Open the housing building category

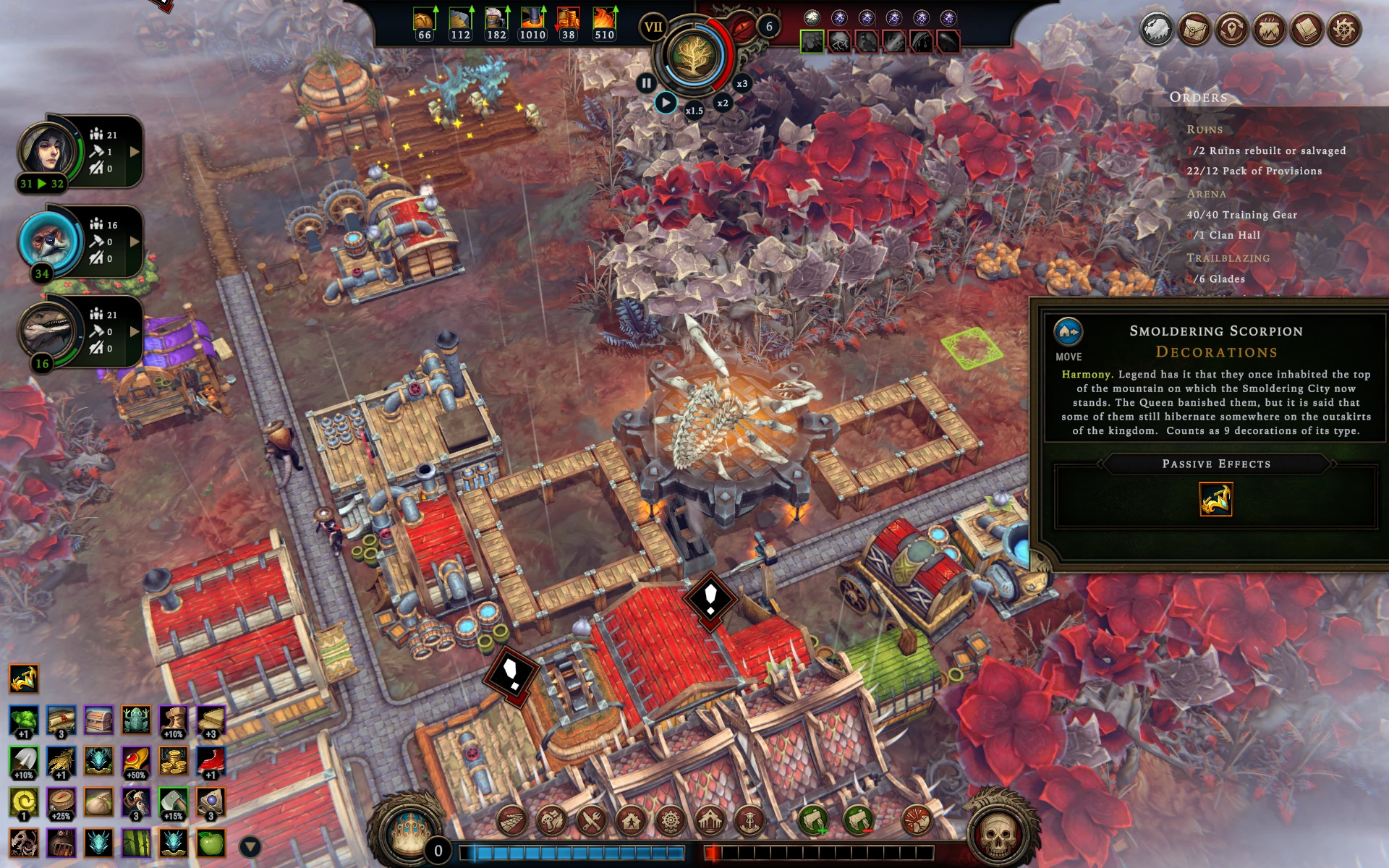pos(631,821)
